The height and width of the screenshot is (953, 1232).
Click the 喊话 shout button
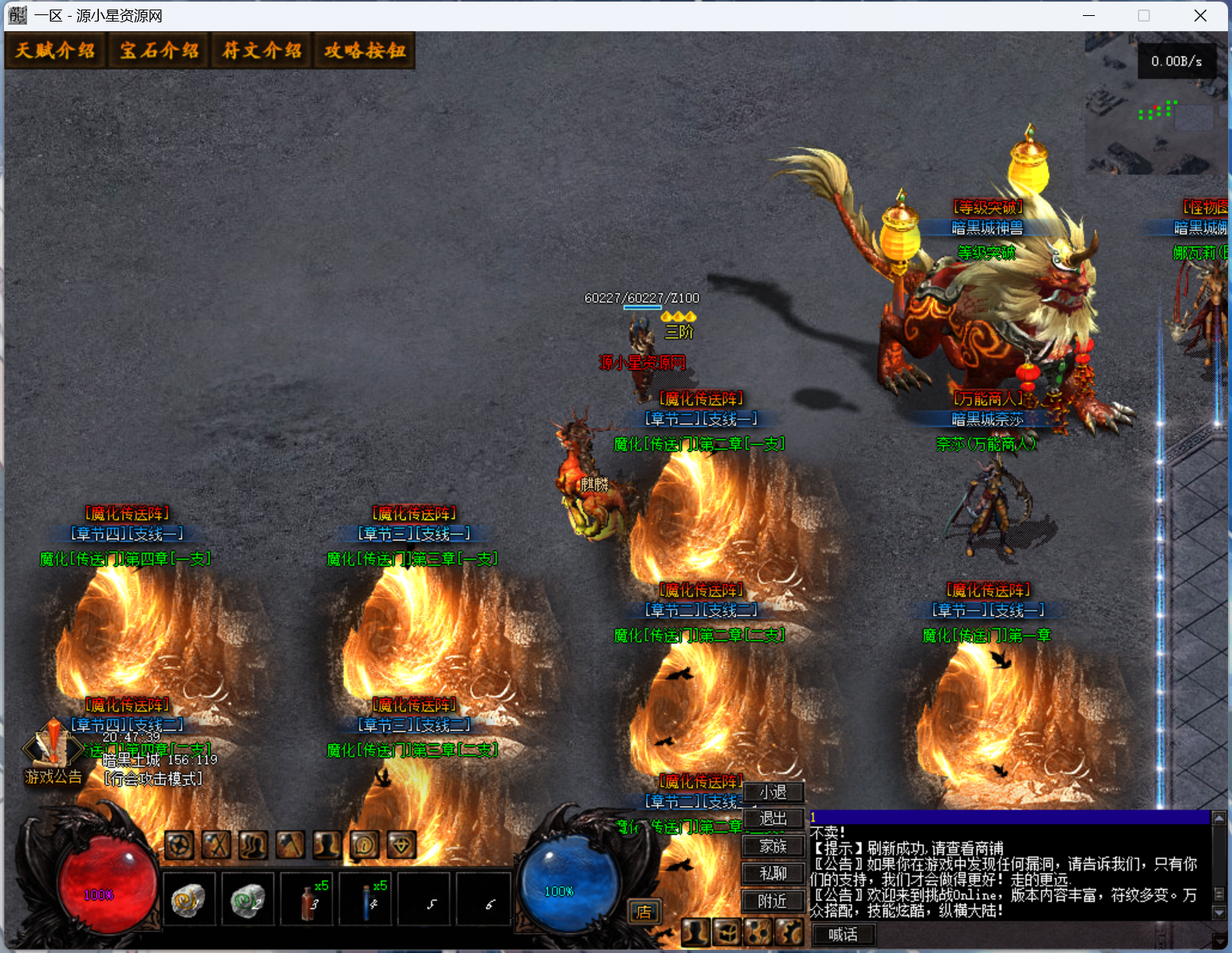click(x=843, y=935)
